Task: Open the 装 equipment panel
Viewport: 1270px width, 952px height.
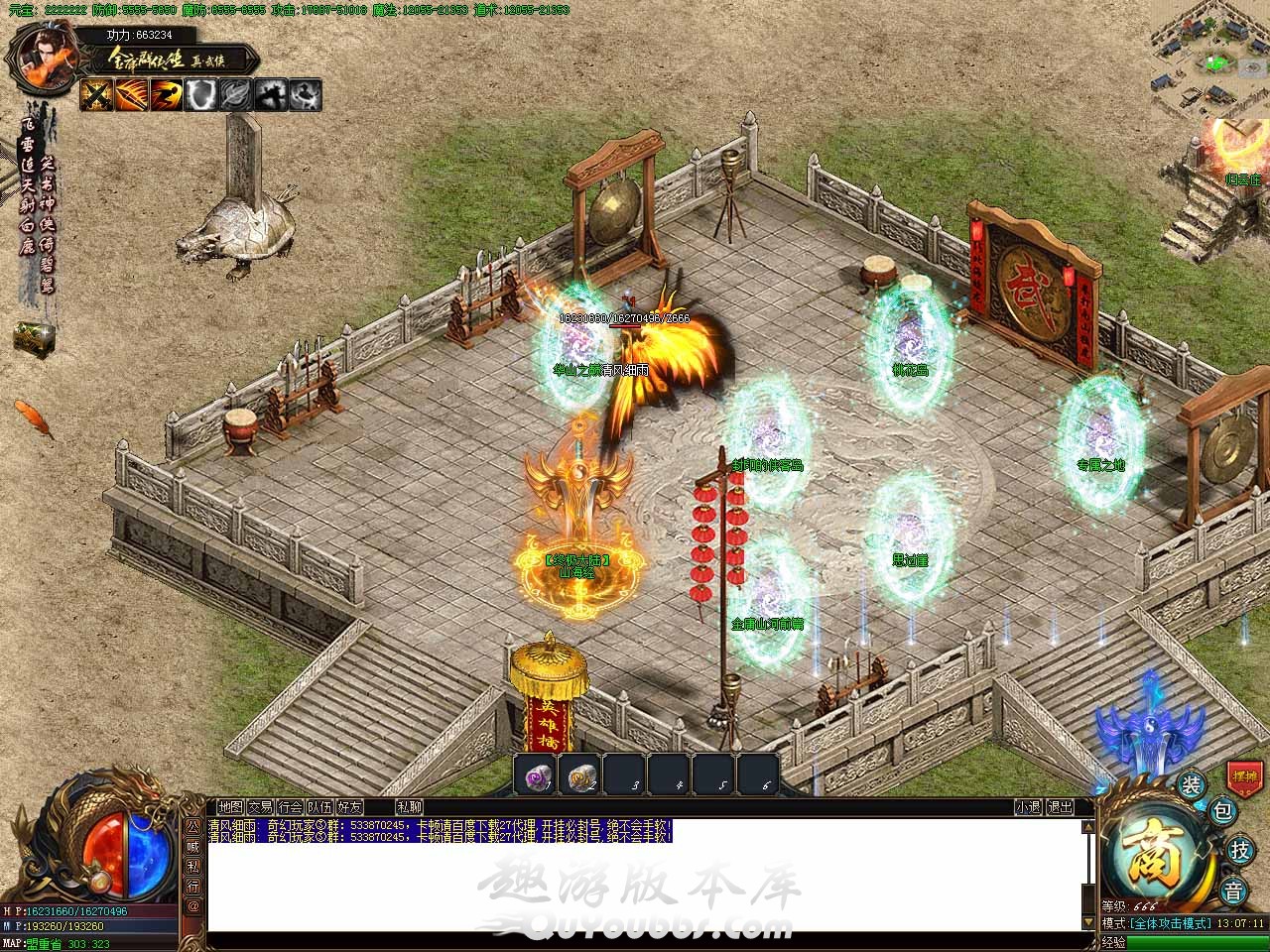Action: point(1192,785)
